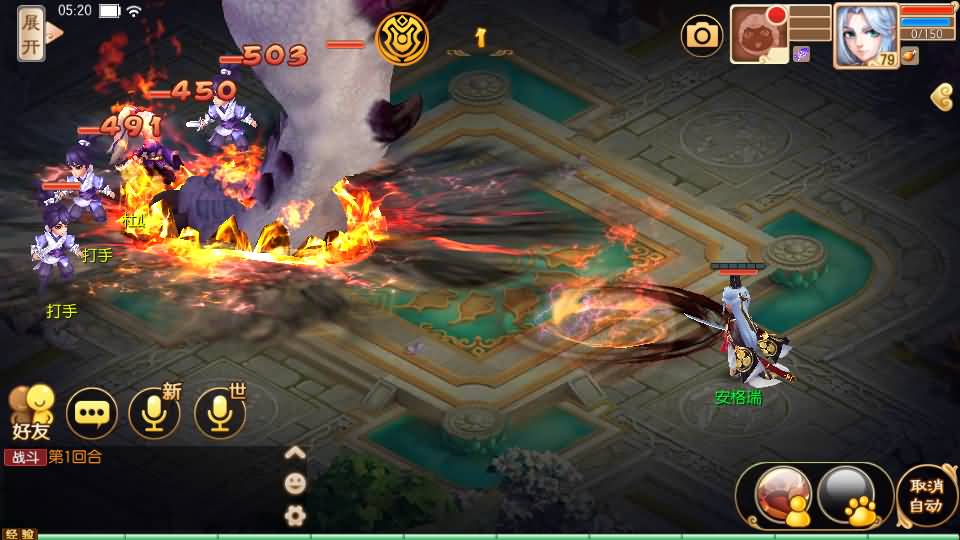The image size is (960, 540).
Task: Expand the chat log with the up arrow
Action: coord(295,453)
